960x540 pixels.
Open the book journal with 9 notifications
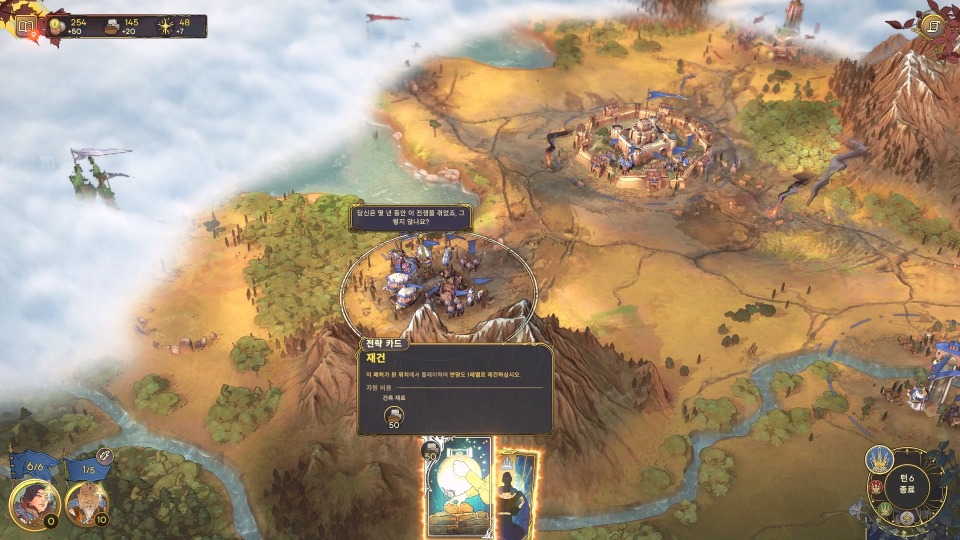(x=25, y=27)
